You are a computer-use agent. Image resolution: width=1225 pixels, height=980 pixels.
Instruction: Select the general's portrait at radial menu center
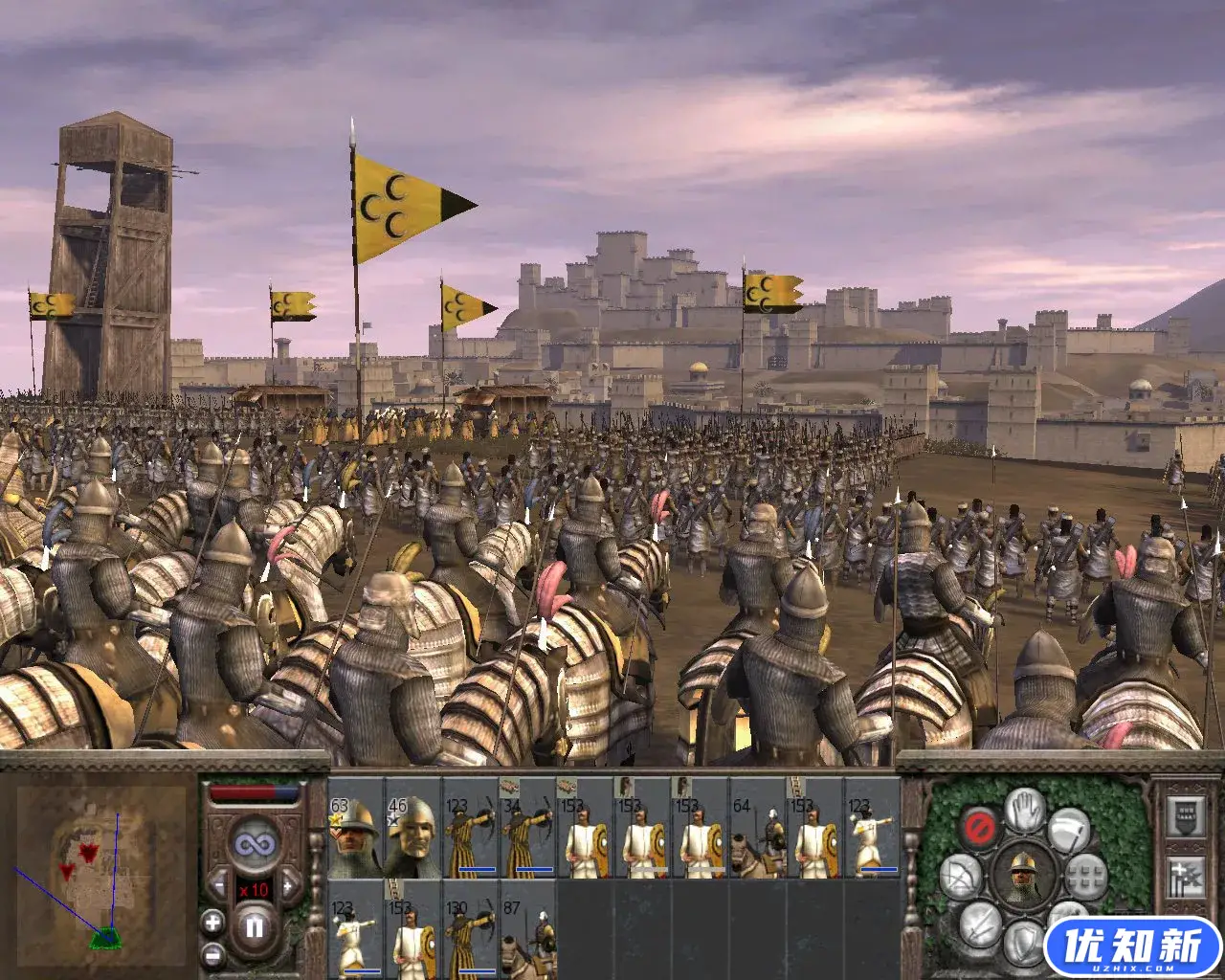[x=1024, y=877]
